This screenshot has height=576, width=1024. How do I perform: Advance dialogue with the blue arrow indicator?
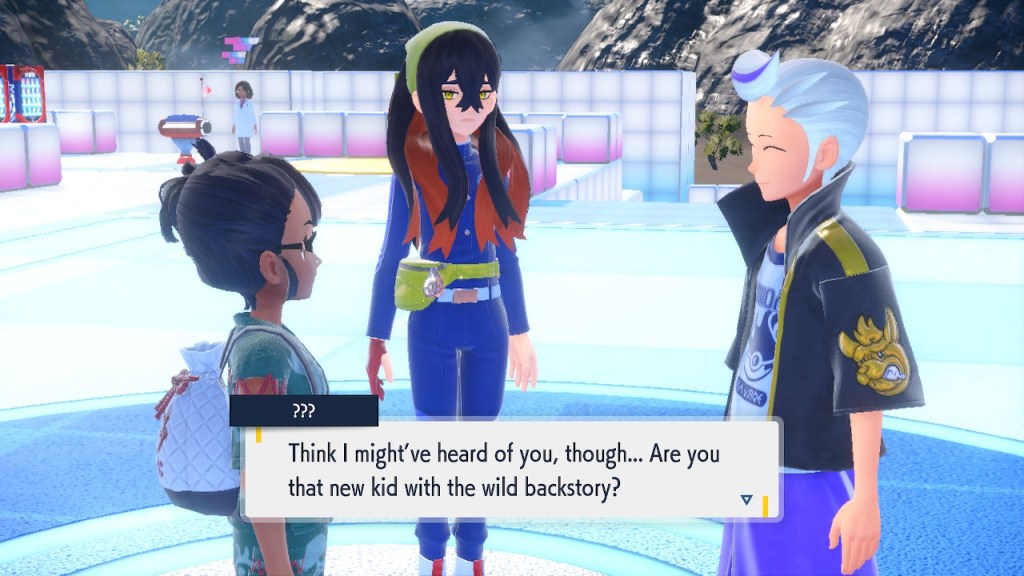pos(746,499)
